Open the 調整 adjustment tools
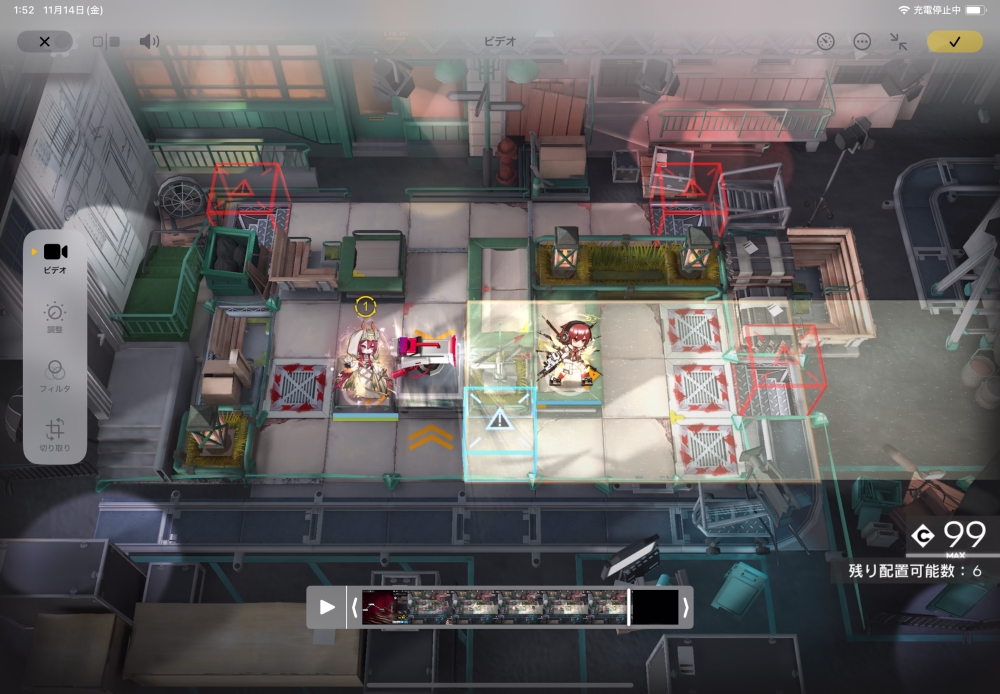The image size is (1000, 694). point(55,318)
